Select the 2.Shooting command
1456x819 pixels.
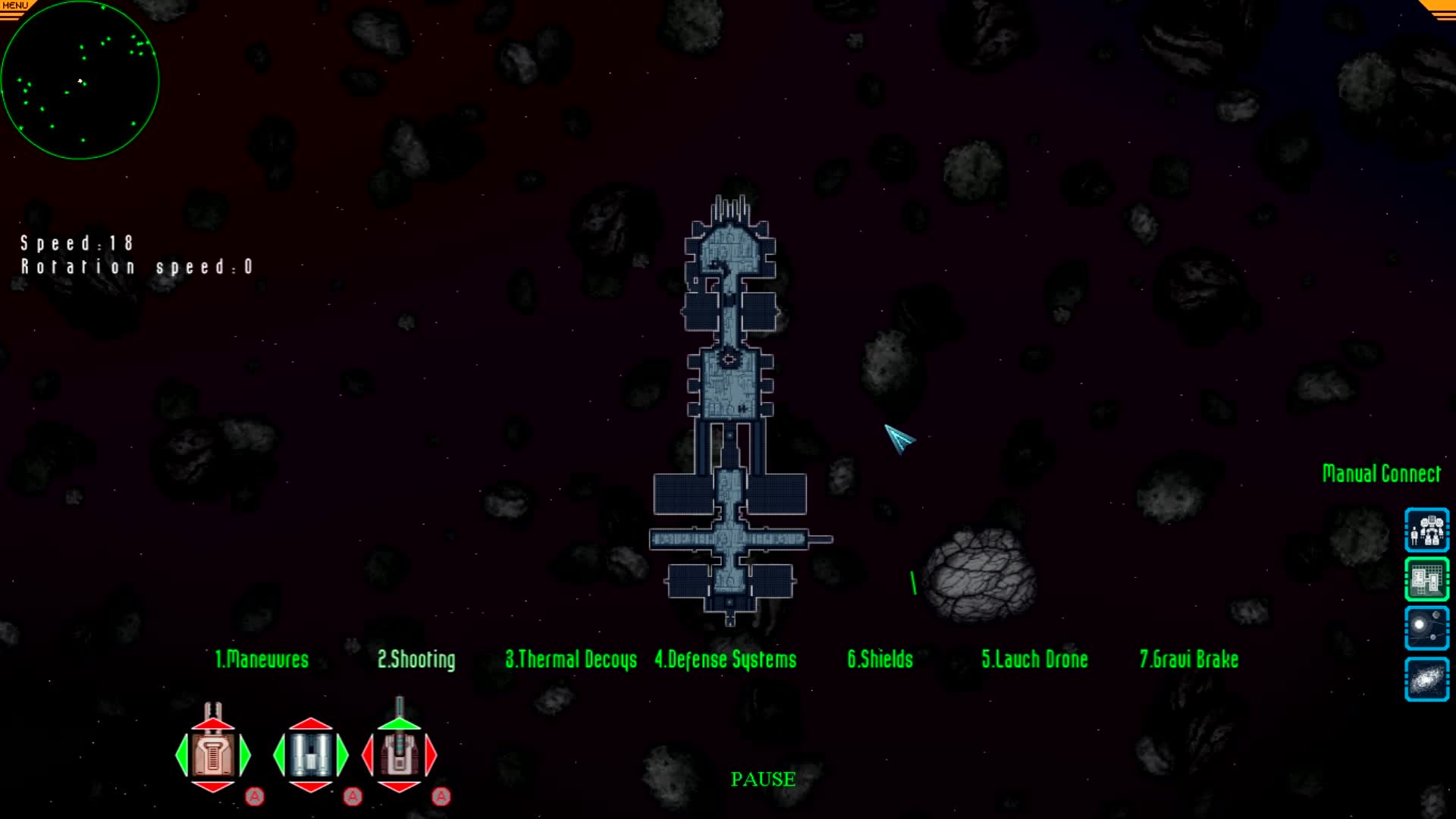click(x=416, y=660)
